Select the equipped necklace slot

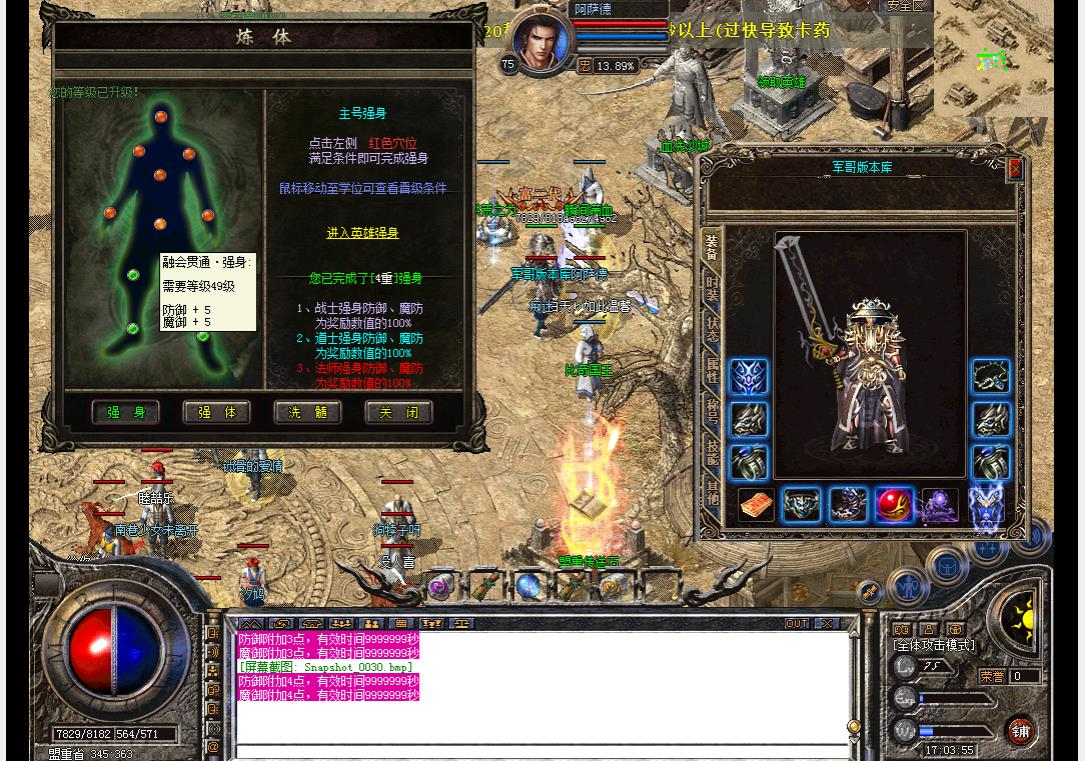[x=991, y=377]
